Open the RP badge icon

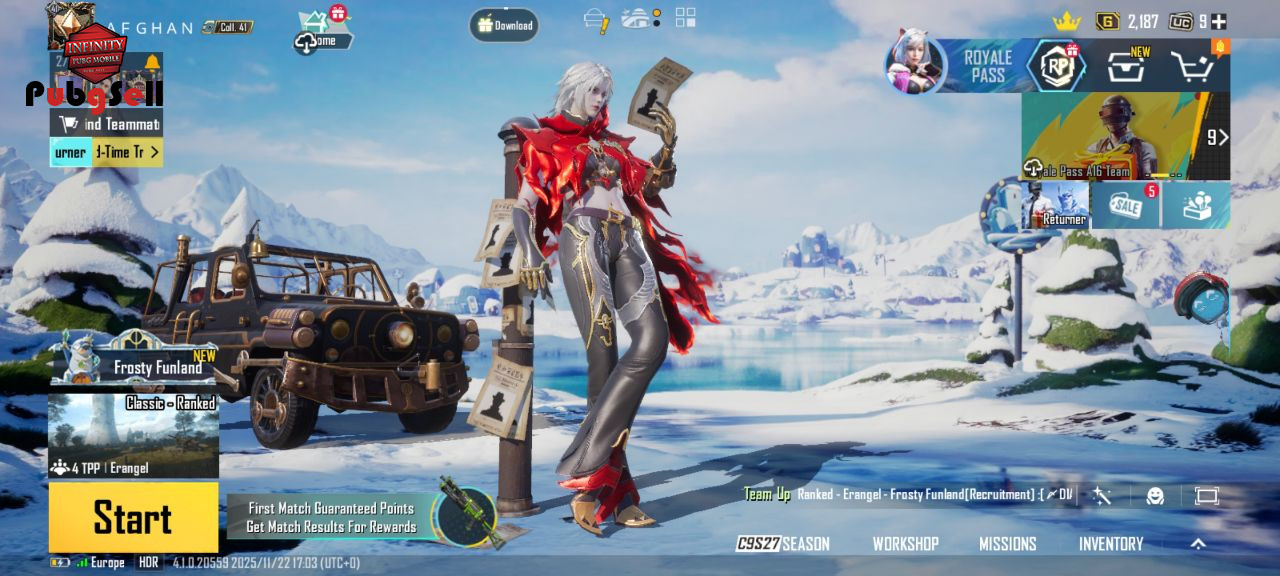[1056, 67]
